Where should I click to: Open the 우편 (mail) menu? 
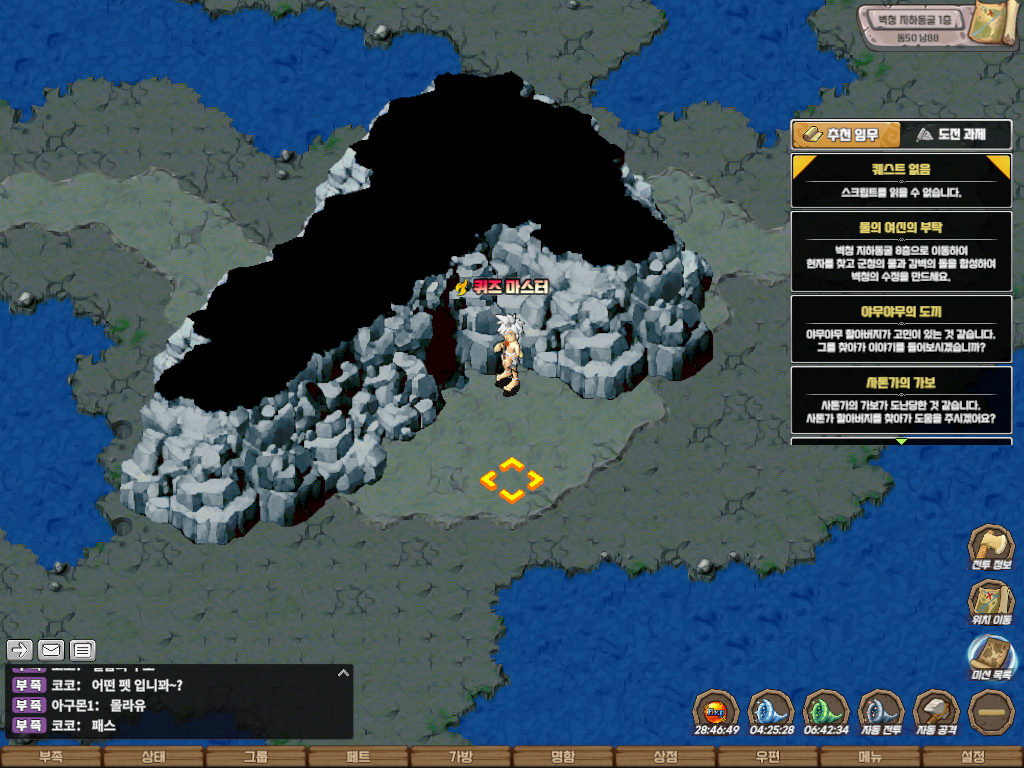(x=767, y=757)
